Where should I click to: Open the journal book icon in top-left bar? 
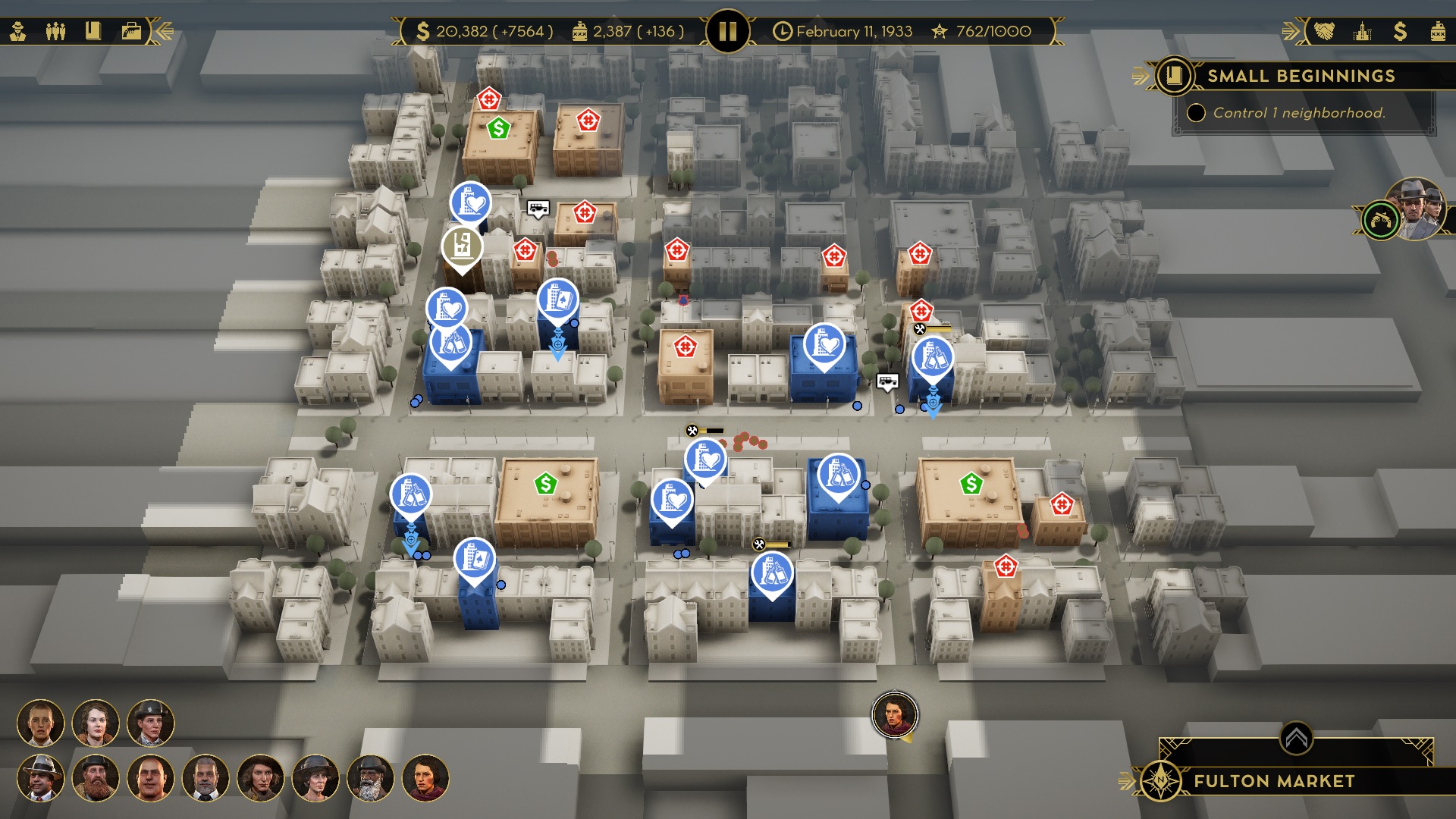point(93,31)
